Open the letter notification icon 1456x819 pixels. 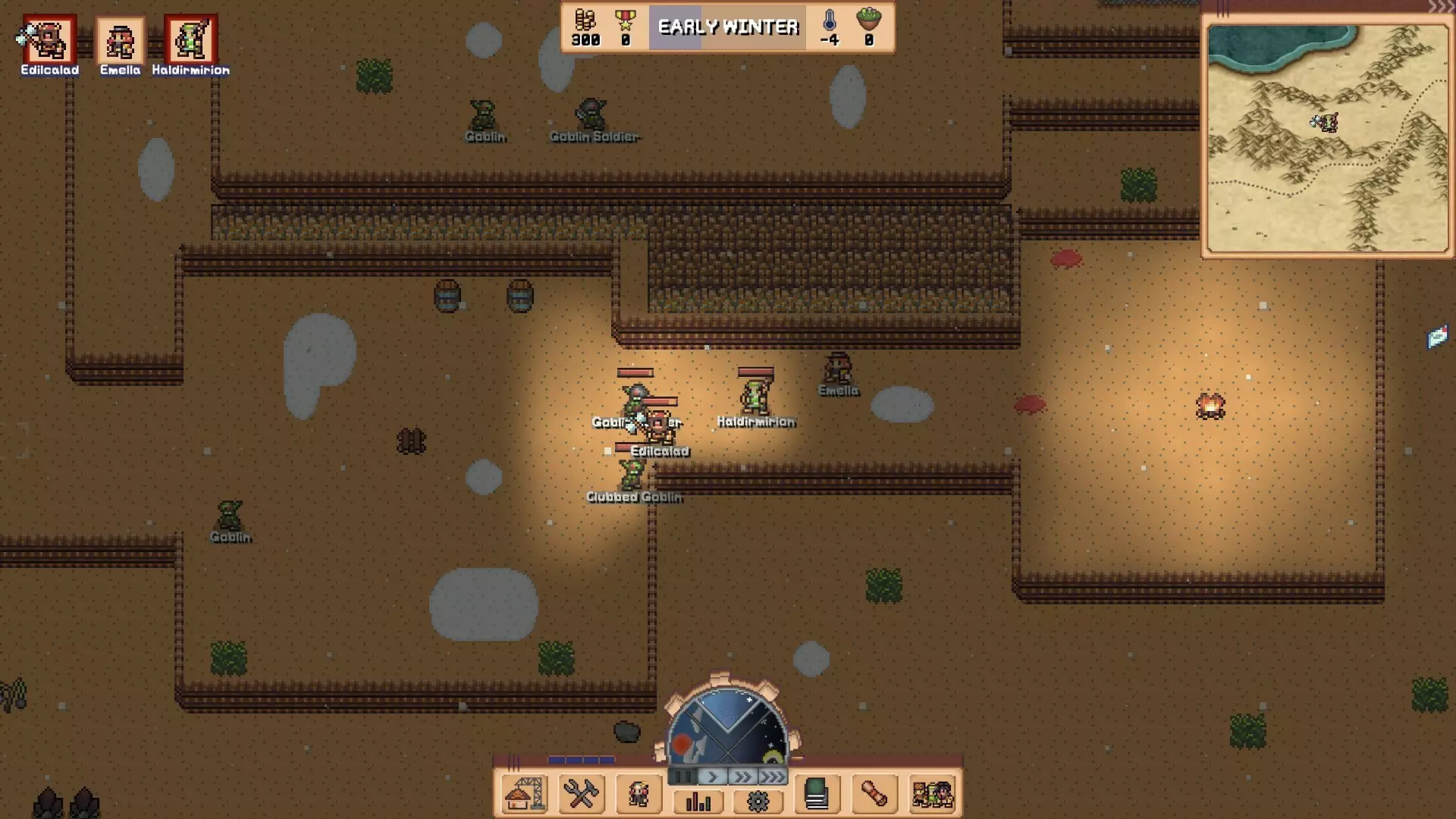(x=1437, y=337)
